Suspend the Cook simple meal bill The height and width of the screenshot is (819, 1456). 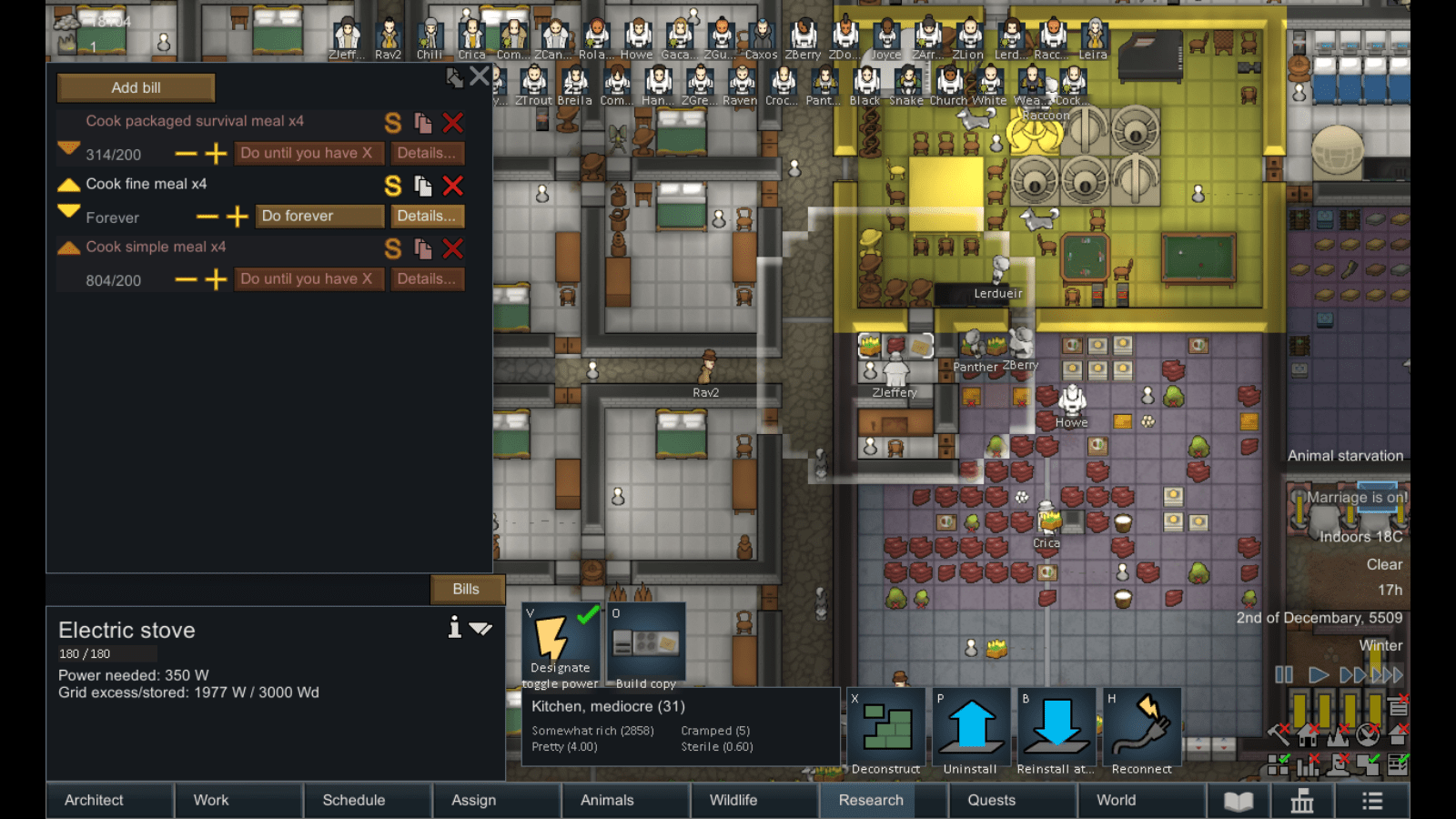pos(392,248)
